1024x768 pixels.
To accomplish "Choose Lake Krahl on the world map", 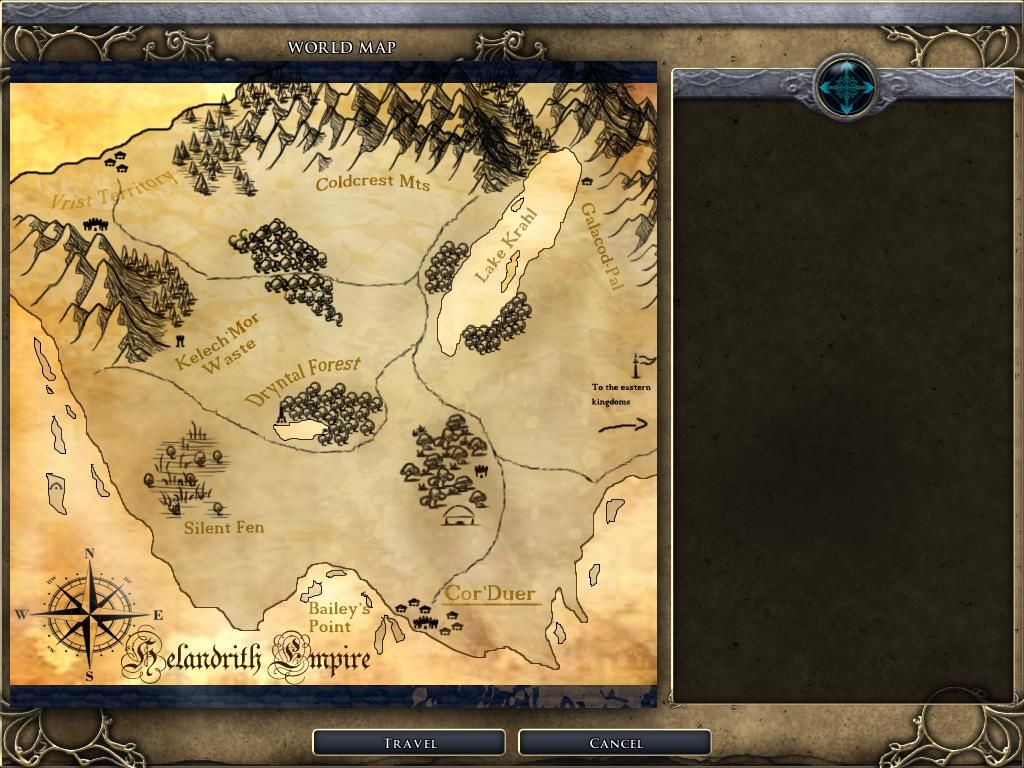I will click(x=505, y=246).
